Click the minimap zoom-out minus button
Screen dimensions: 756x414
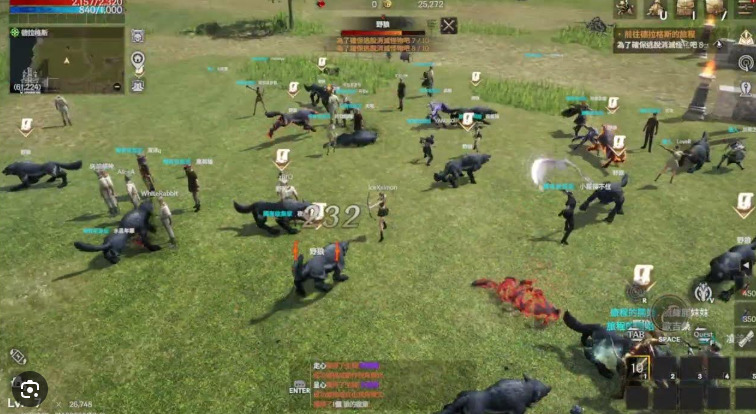[116, 86]
